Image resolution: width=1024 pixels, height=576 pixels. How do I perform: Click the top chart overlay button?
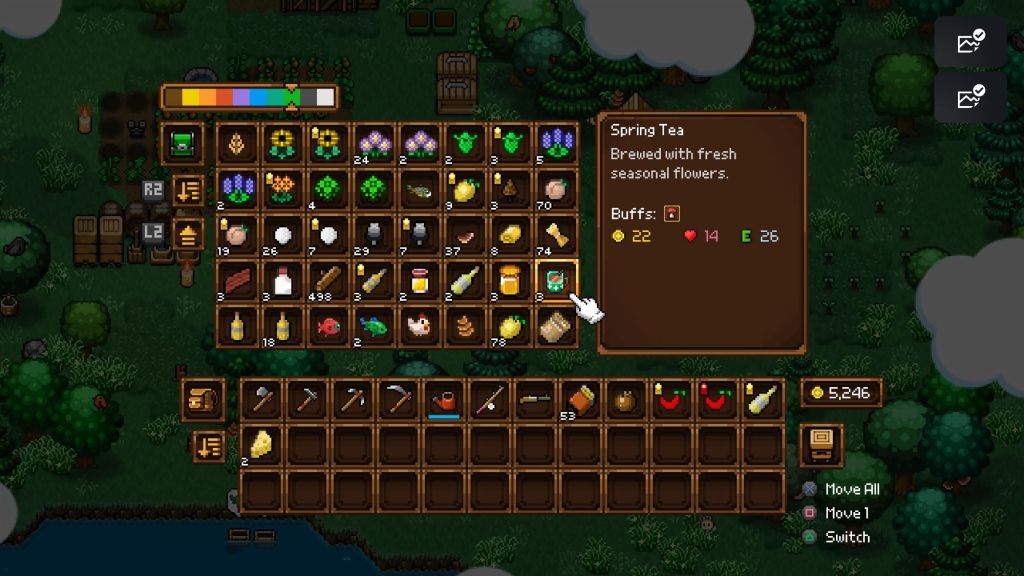(x=970, y=41)
